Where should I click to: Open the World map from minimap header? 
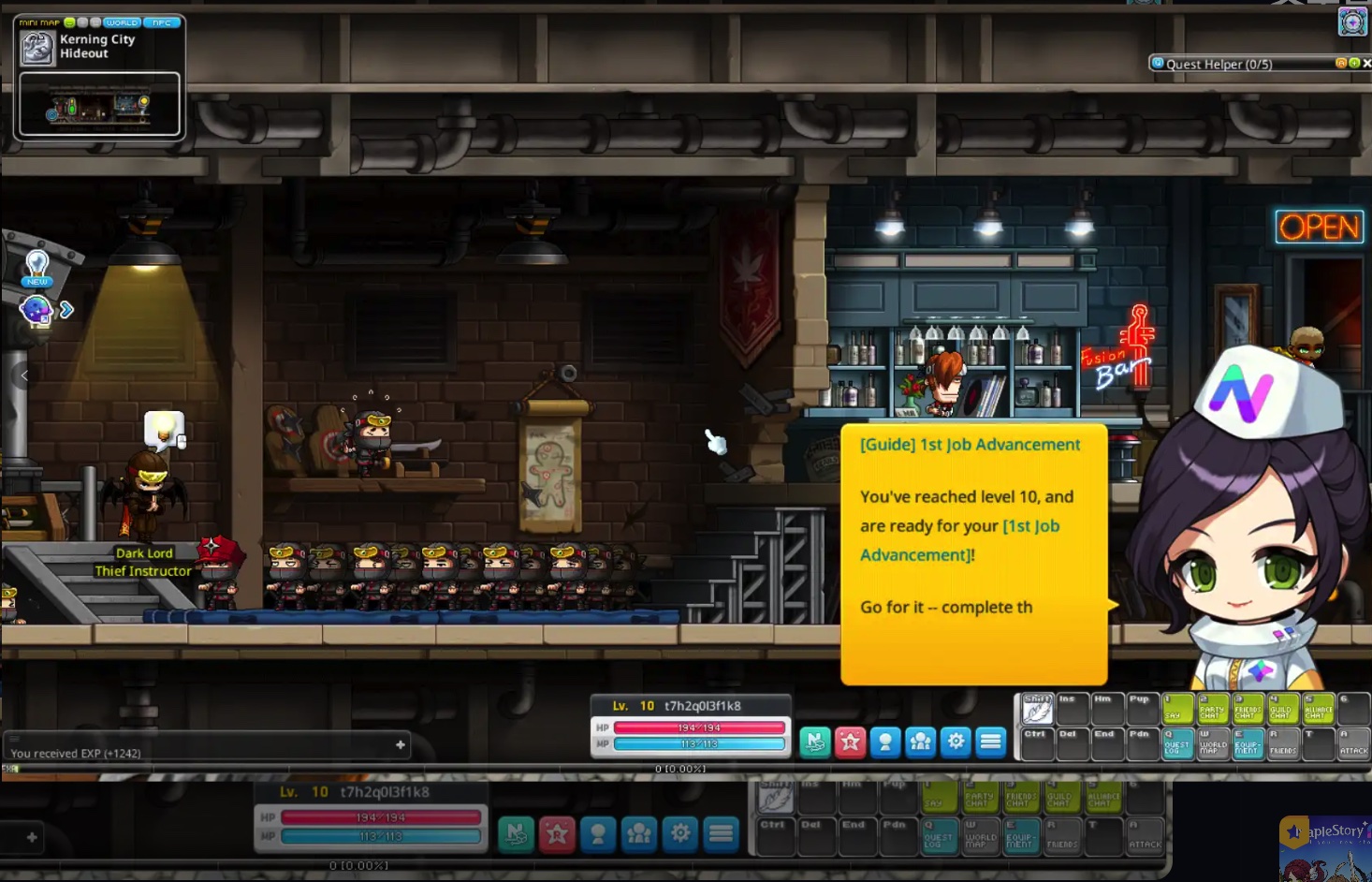point(122,22)
